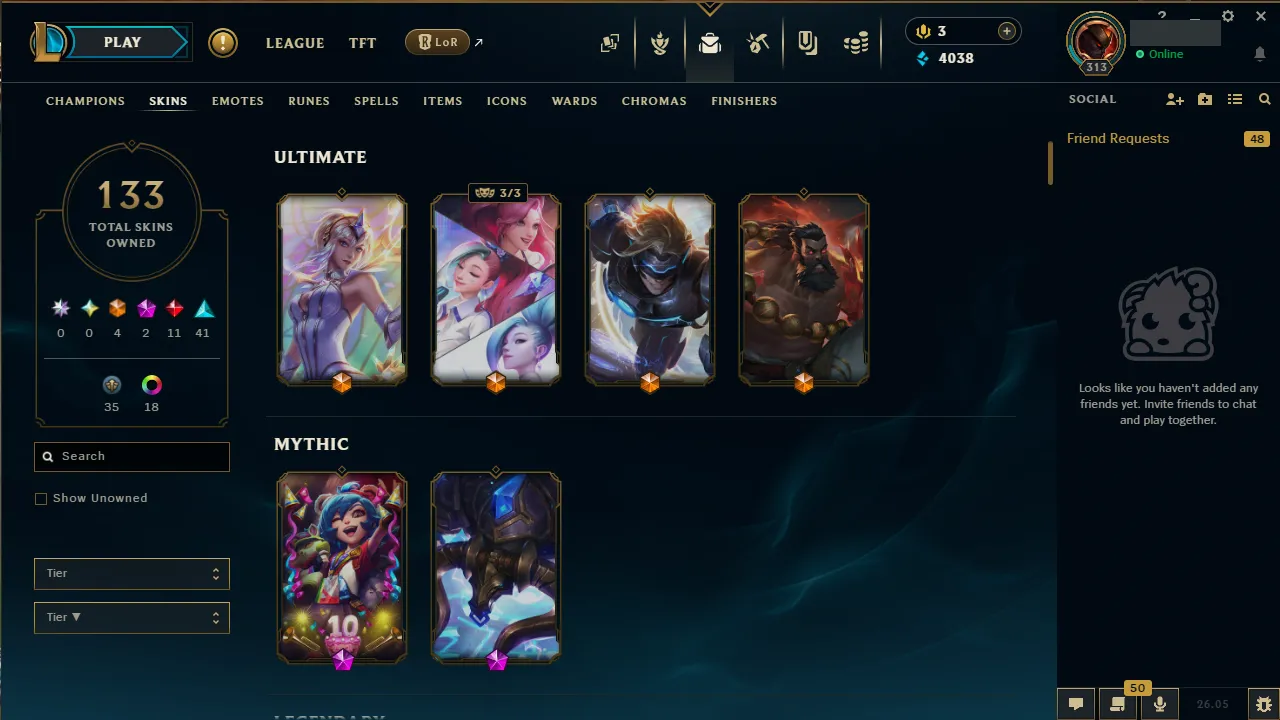Report a bug using the bug icon
Screen dimensions: 1280x720
[x=1263, y=704]
